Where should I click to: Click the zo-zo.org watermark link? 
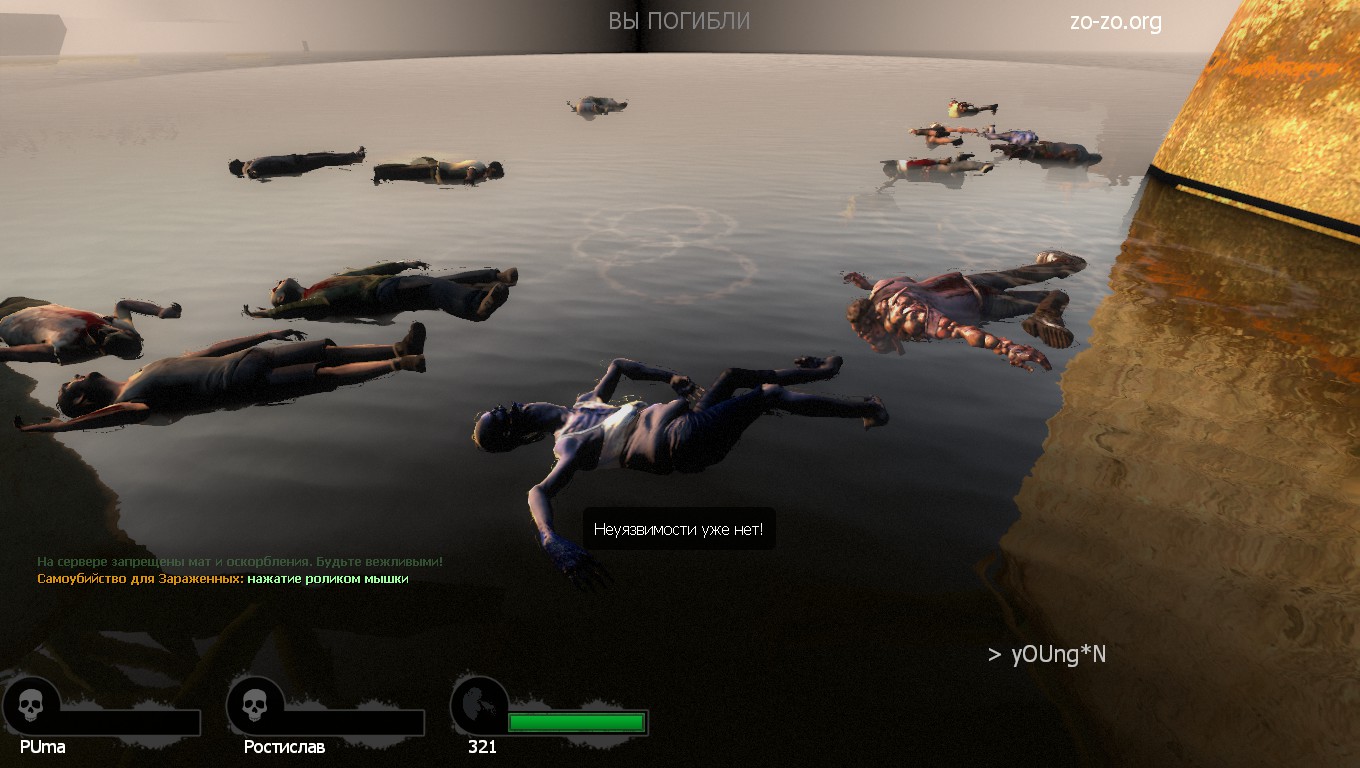[1115, 22]
